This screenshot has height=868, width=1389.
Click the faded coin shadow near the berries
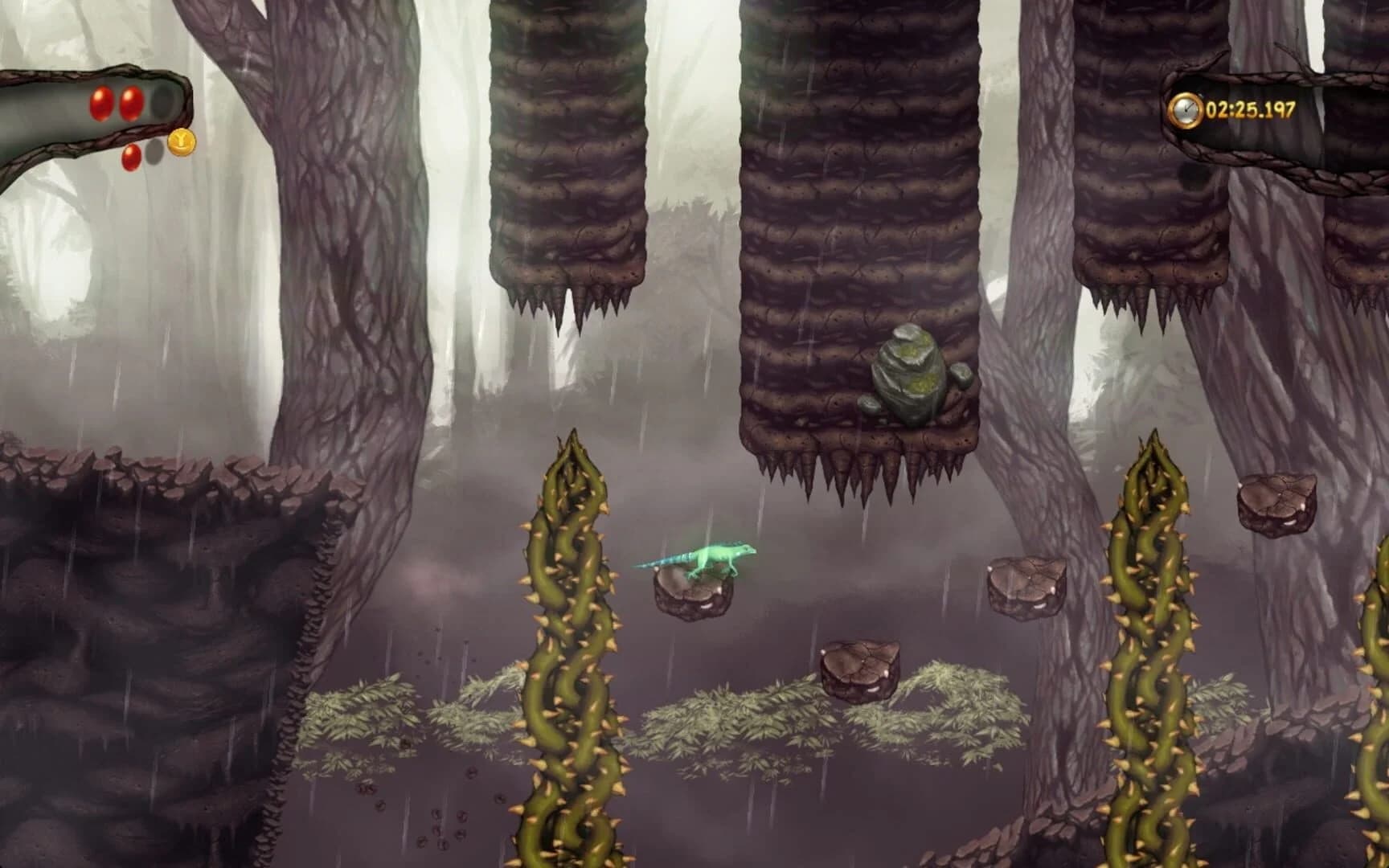[x=154, y=154]
